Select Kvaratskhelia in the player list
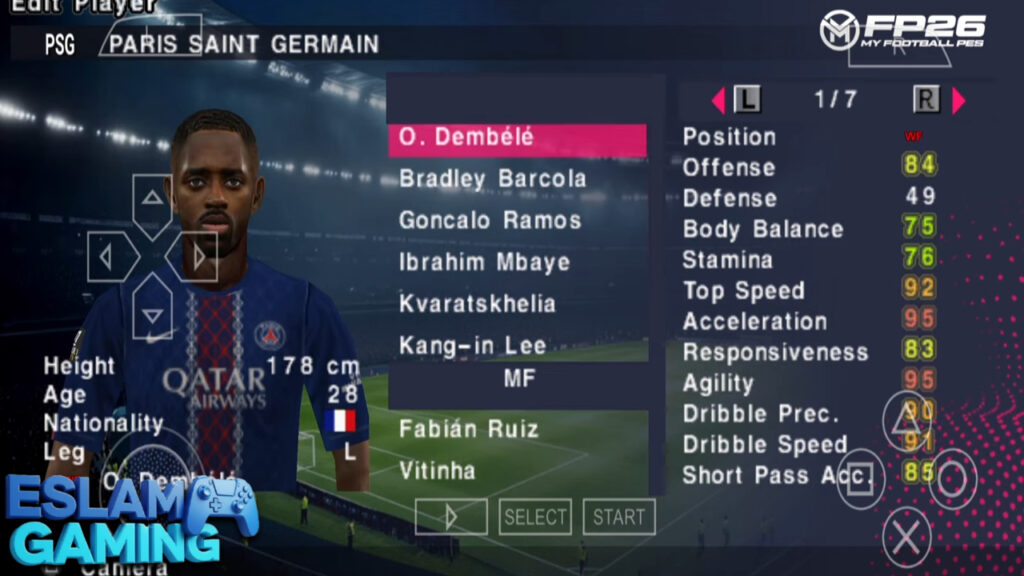 pyautogui.click(x=516, y=304)
